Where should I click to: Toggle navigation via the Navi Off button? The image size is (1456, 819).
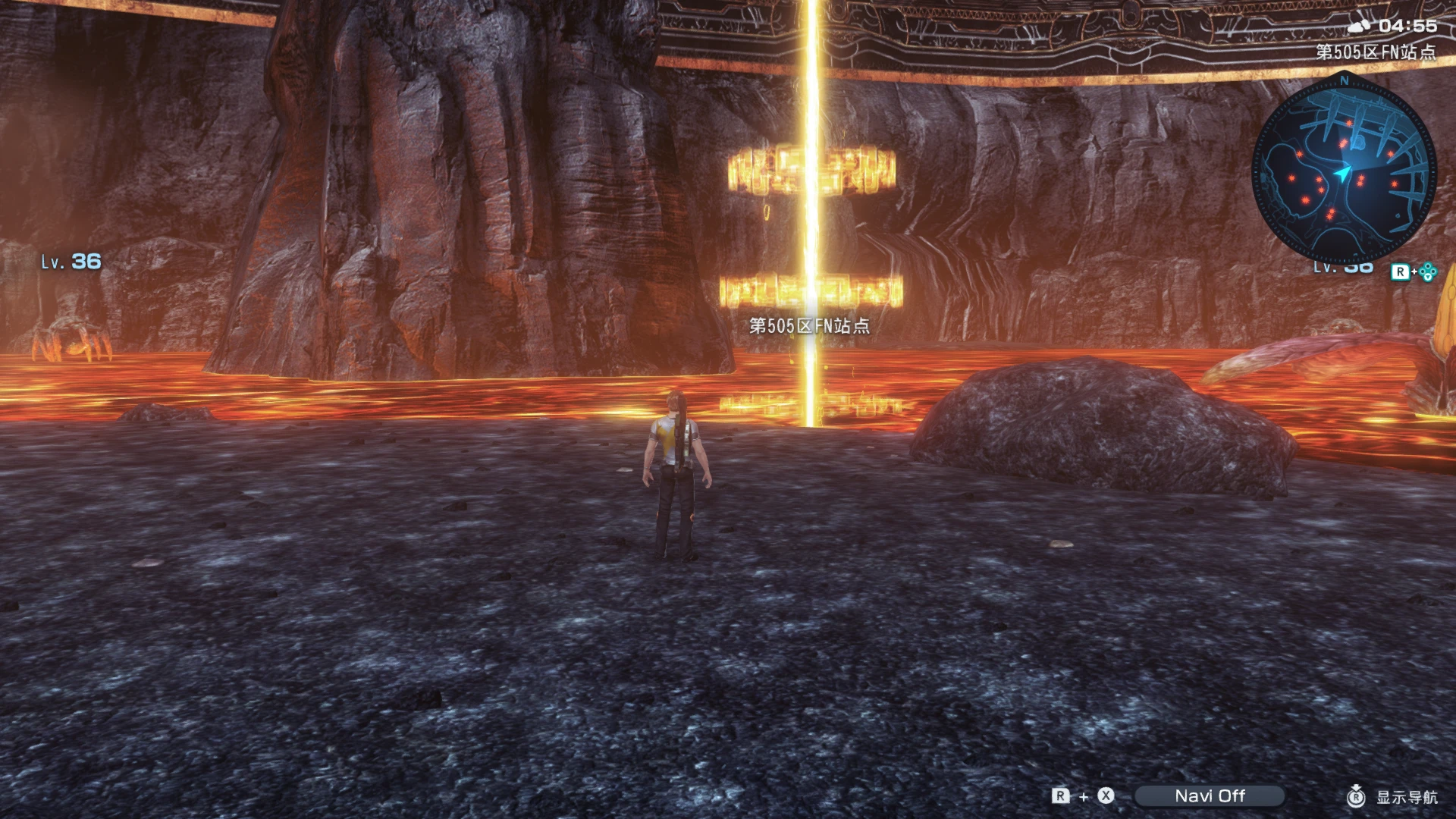pos(1210,796)
